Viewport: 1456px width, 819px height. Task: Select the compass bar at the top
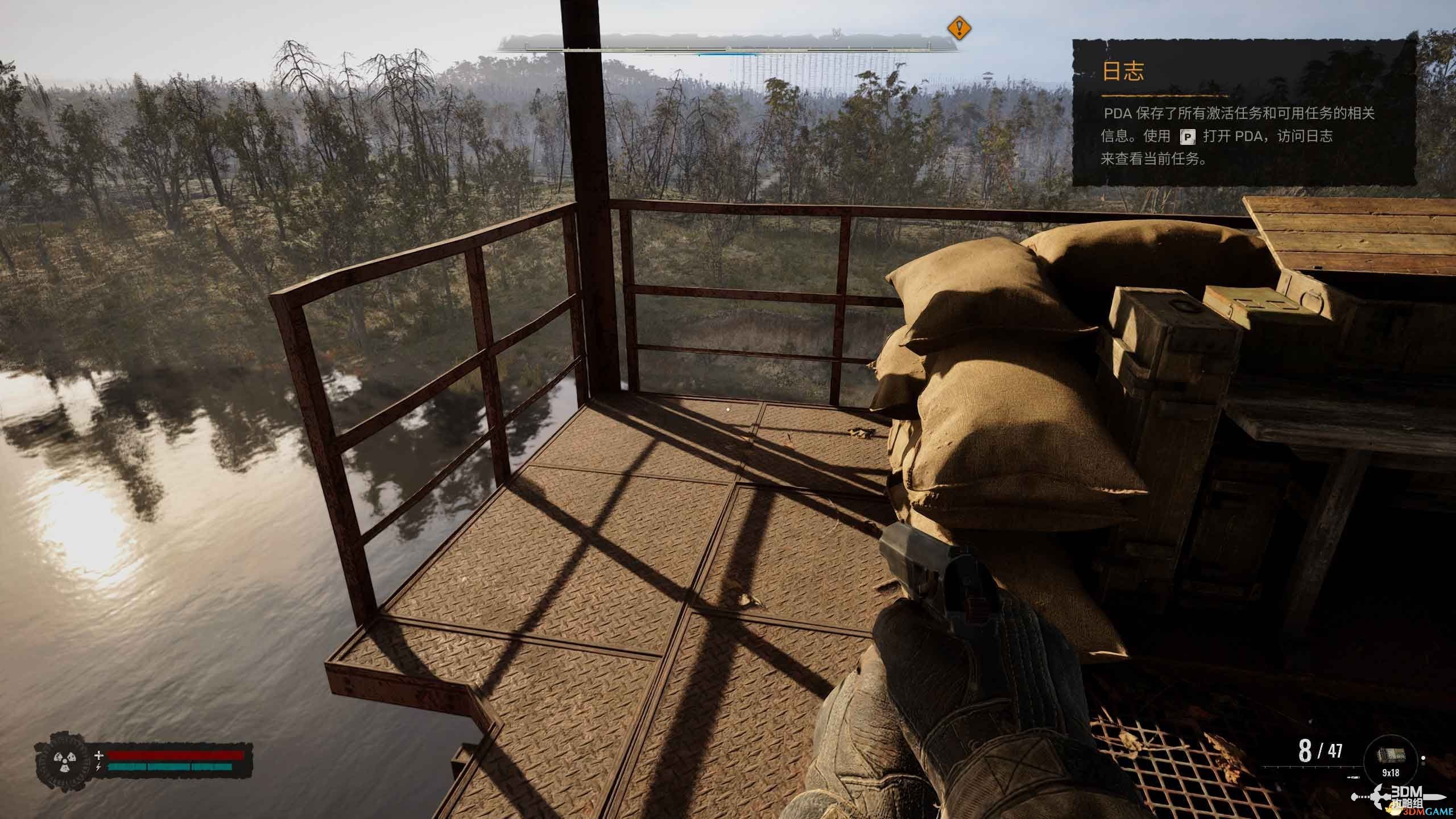click(x=728, y=44)
